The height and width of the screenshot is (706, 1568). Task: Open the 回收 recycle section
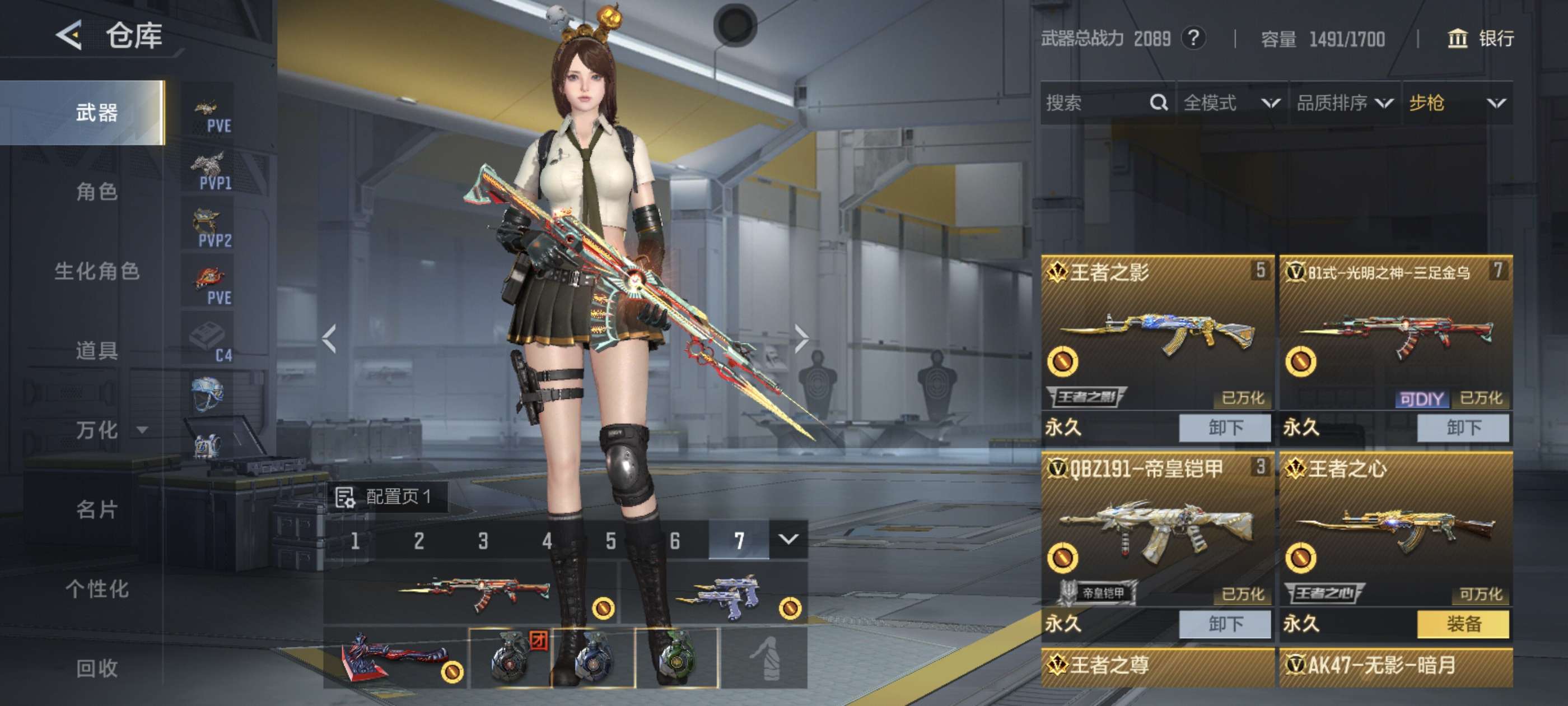pyautogui.click(x=96, y=668)
